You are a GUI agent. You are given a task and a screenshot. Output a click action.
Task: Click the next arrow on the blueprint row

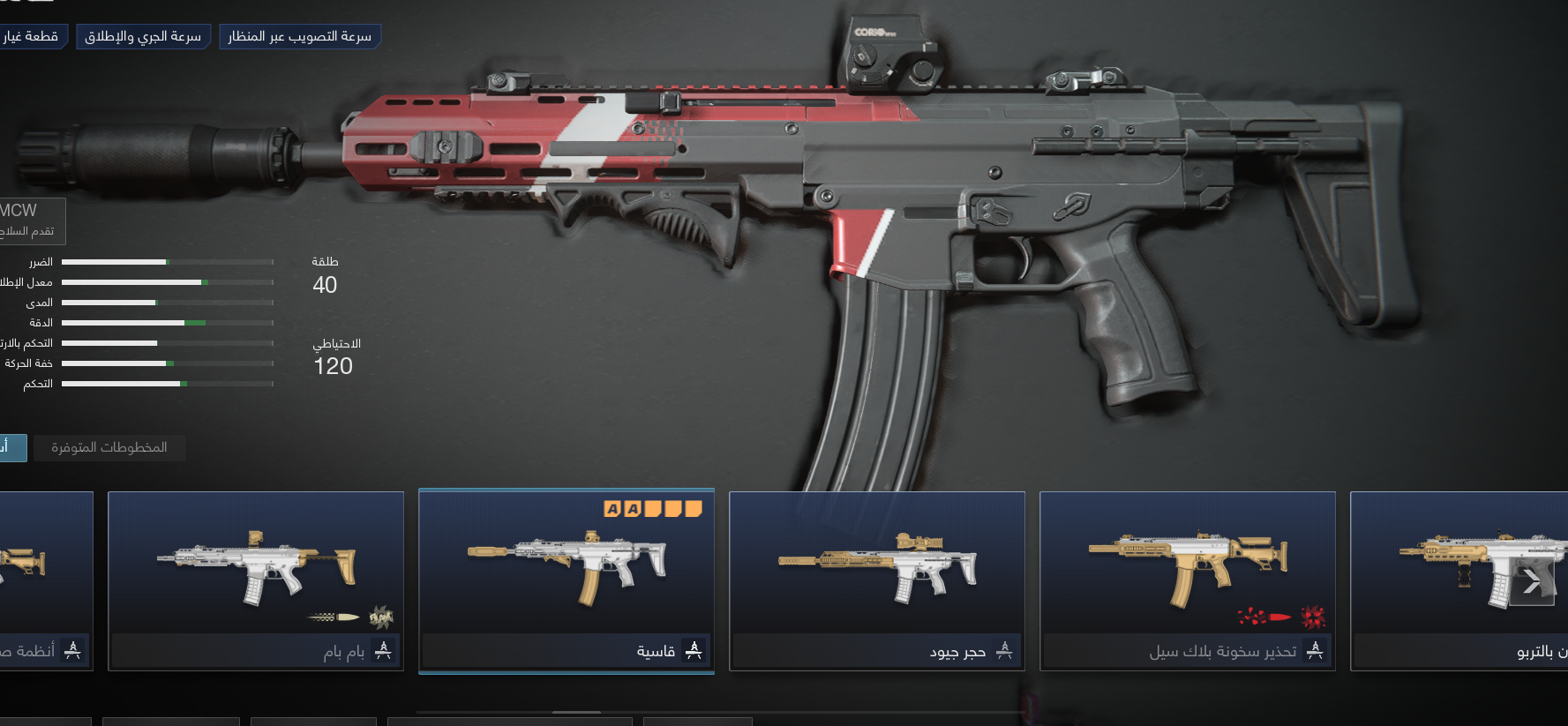coord(1532,580)
